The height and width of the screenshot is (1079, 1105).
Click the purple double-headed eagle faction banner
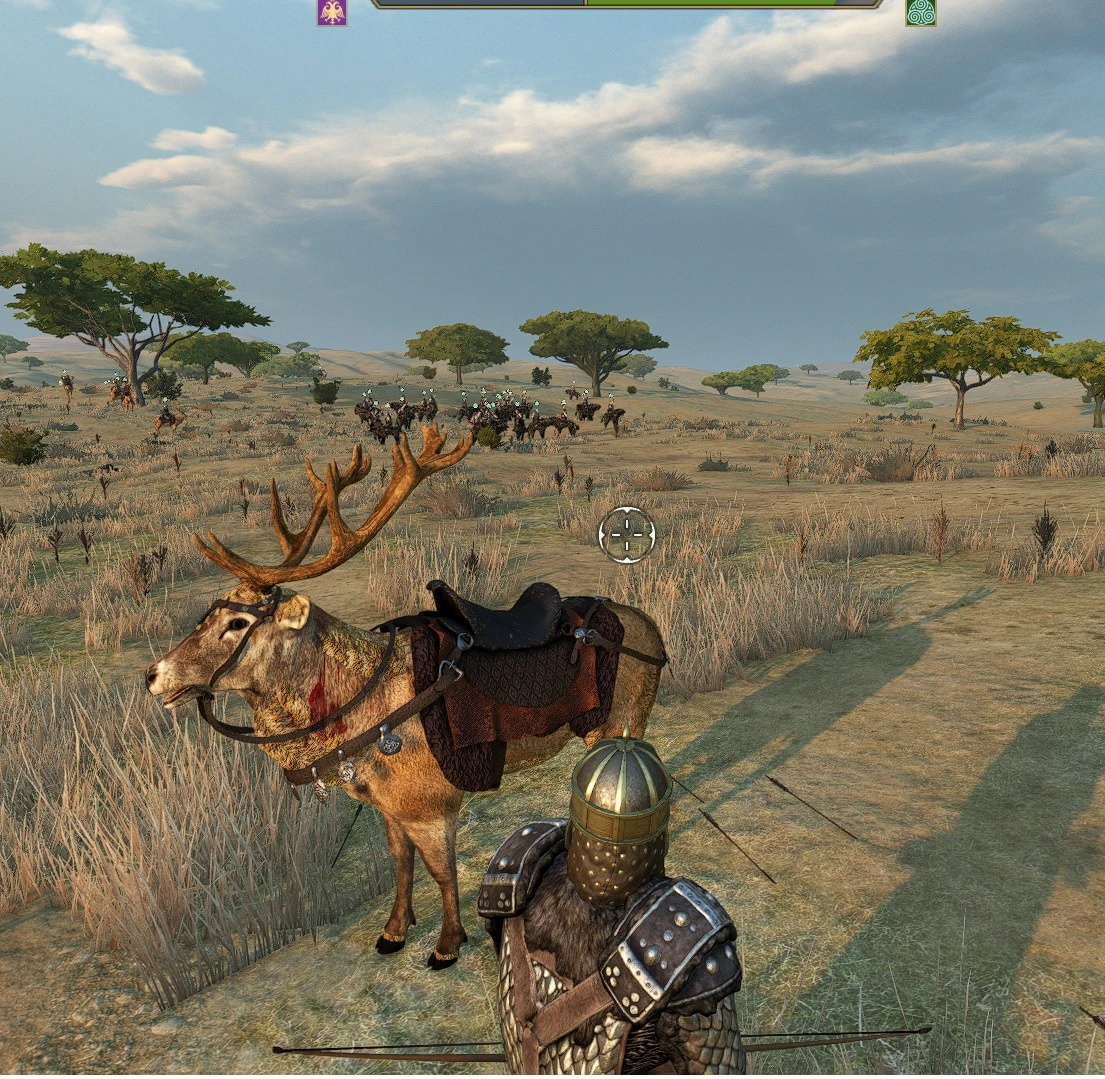pos(332,11)
